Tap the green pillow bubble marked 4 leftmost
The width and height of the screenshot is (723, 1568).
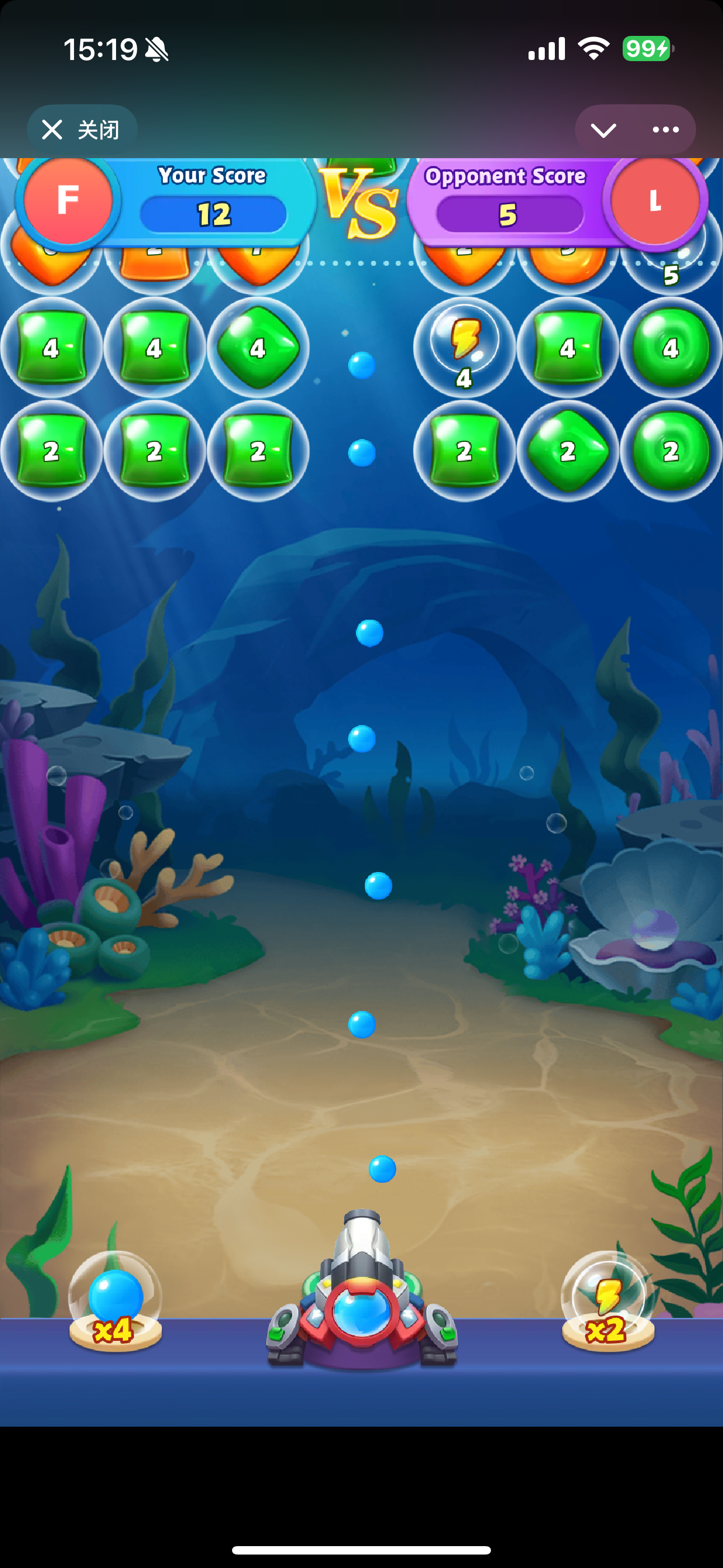(52, 348)
